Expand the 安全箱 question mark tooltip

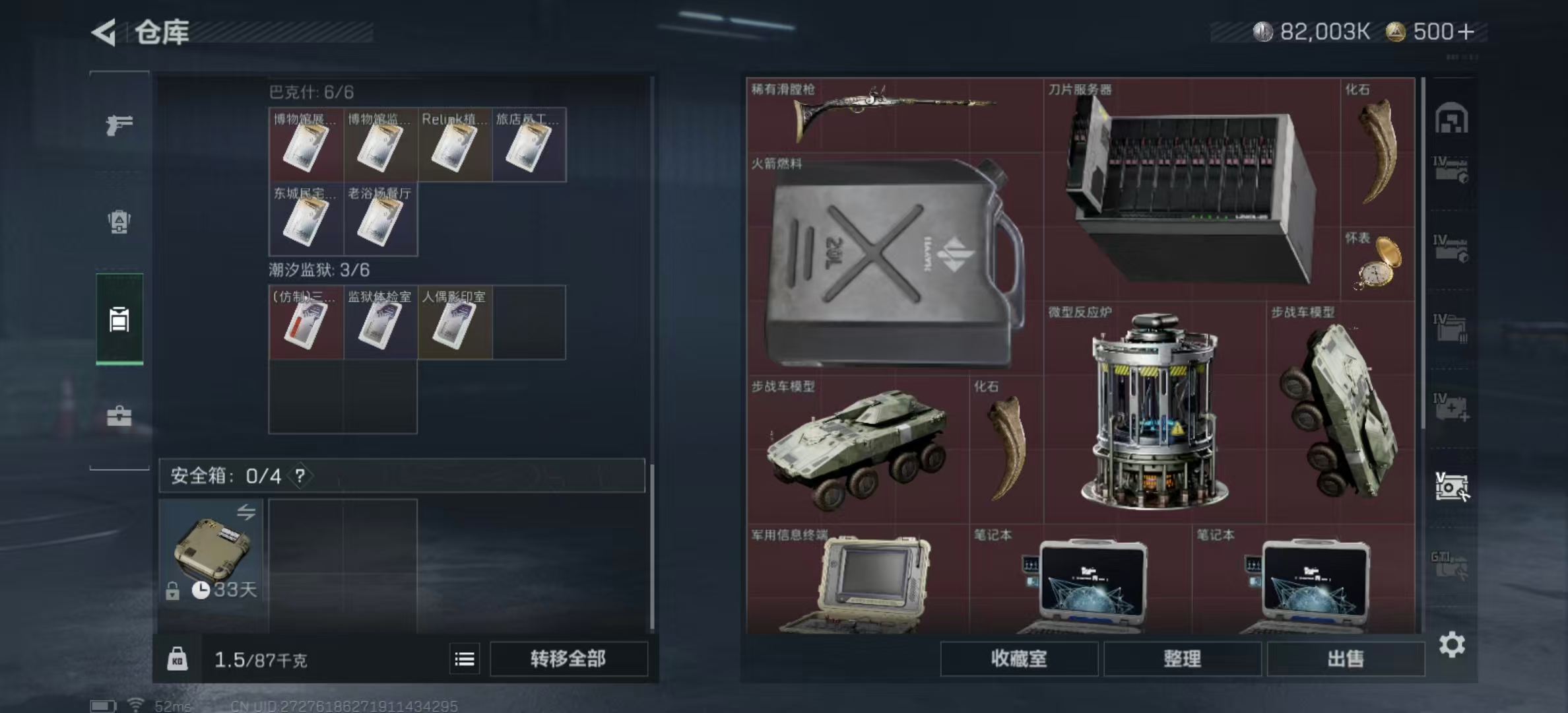click(x=300, y=475)
